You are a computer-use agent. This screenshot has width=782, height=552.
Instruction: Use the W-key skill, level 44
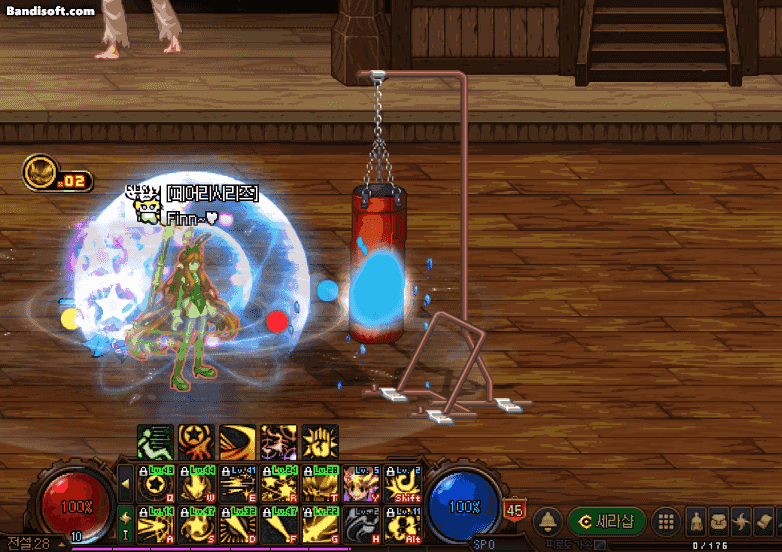tap(196, 485)
